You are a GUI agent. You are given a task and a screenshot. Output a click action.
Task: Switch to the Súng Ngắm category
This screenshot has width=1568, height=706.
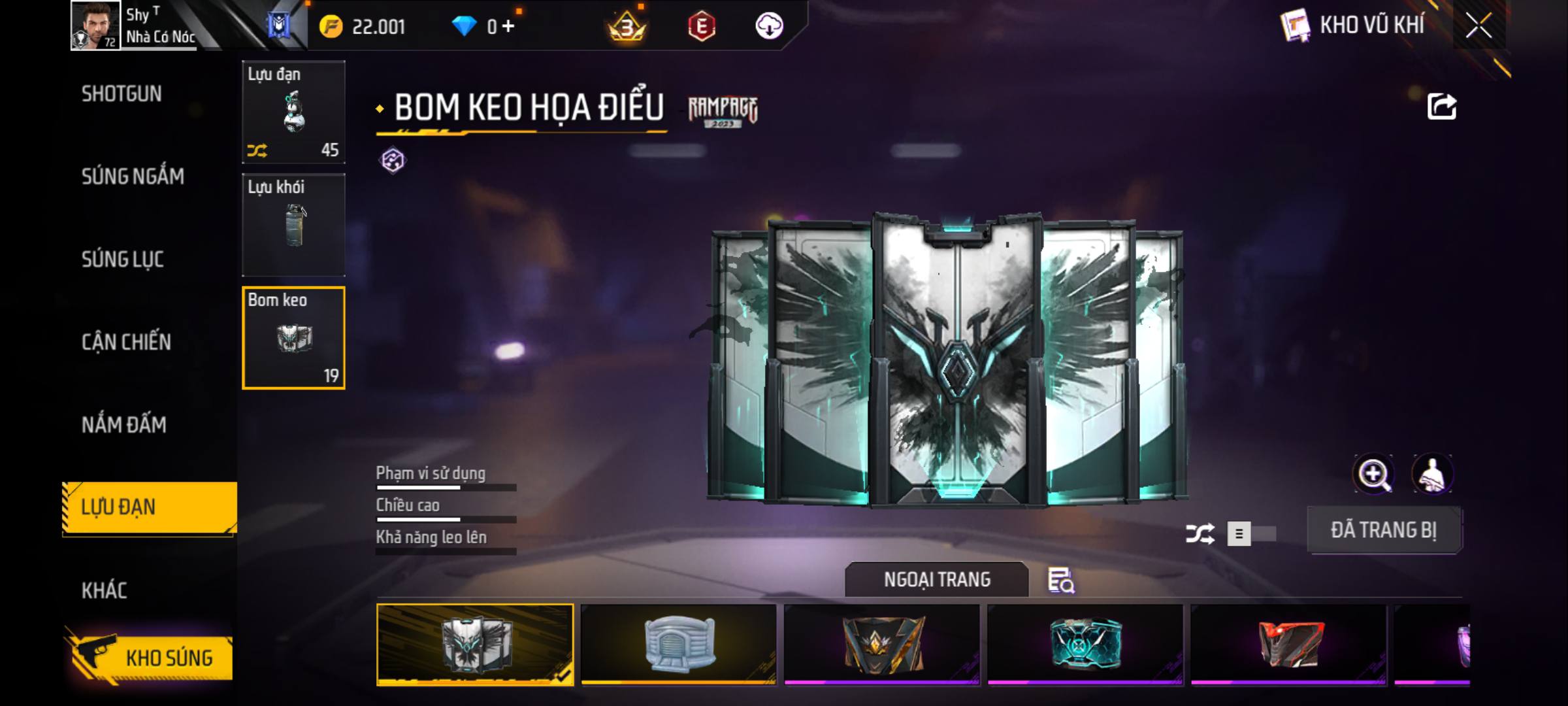(133, 176)
